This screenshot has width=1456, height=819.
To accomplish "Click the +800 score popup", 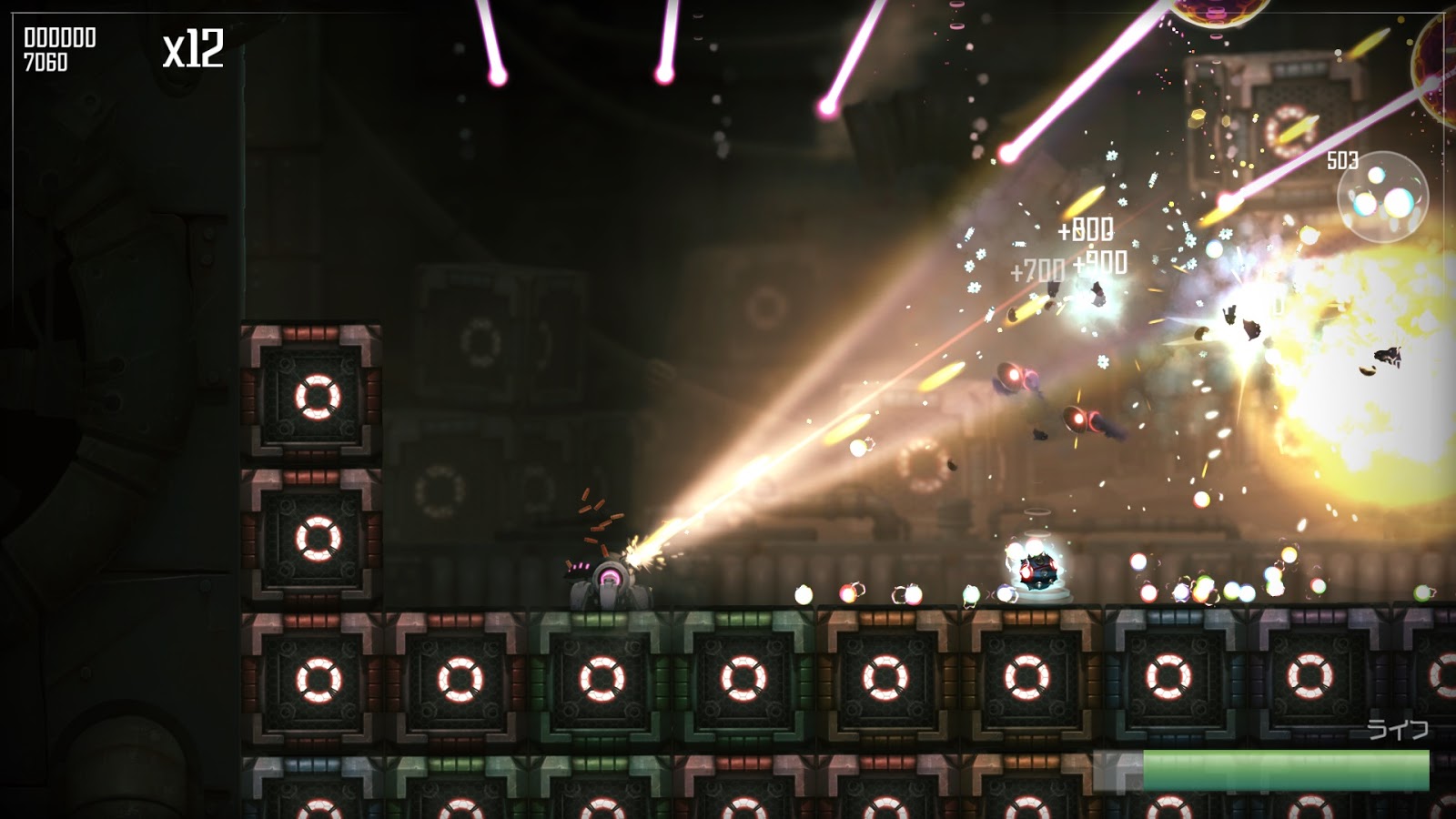I will tap(1087, 230).
